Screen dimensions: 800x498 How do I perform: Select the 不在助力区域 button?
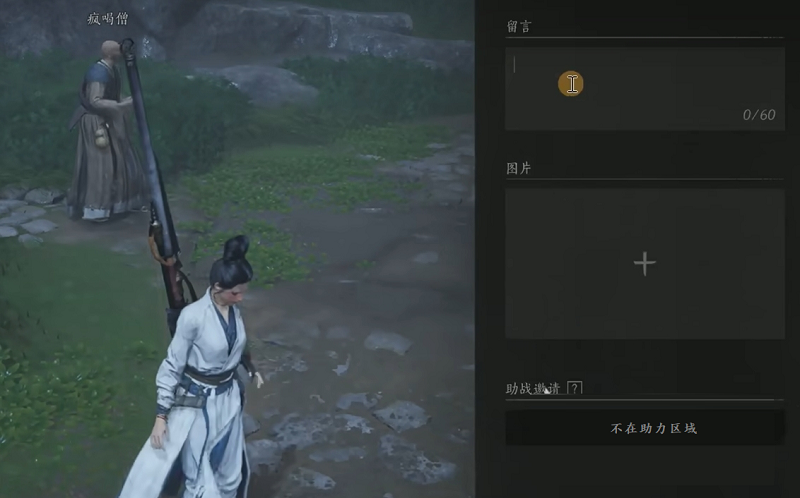(x=644, y=428)
